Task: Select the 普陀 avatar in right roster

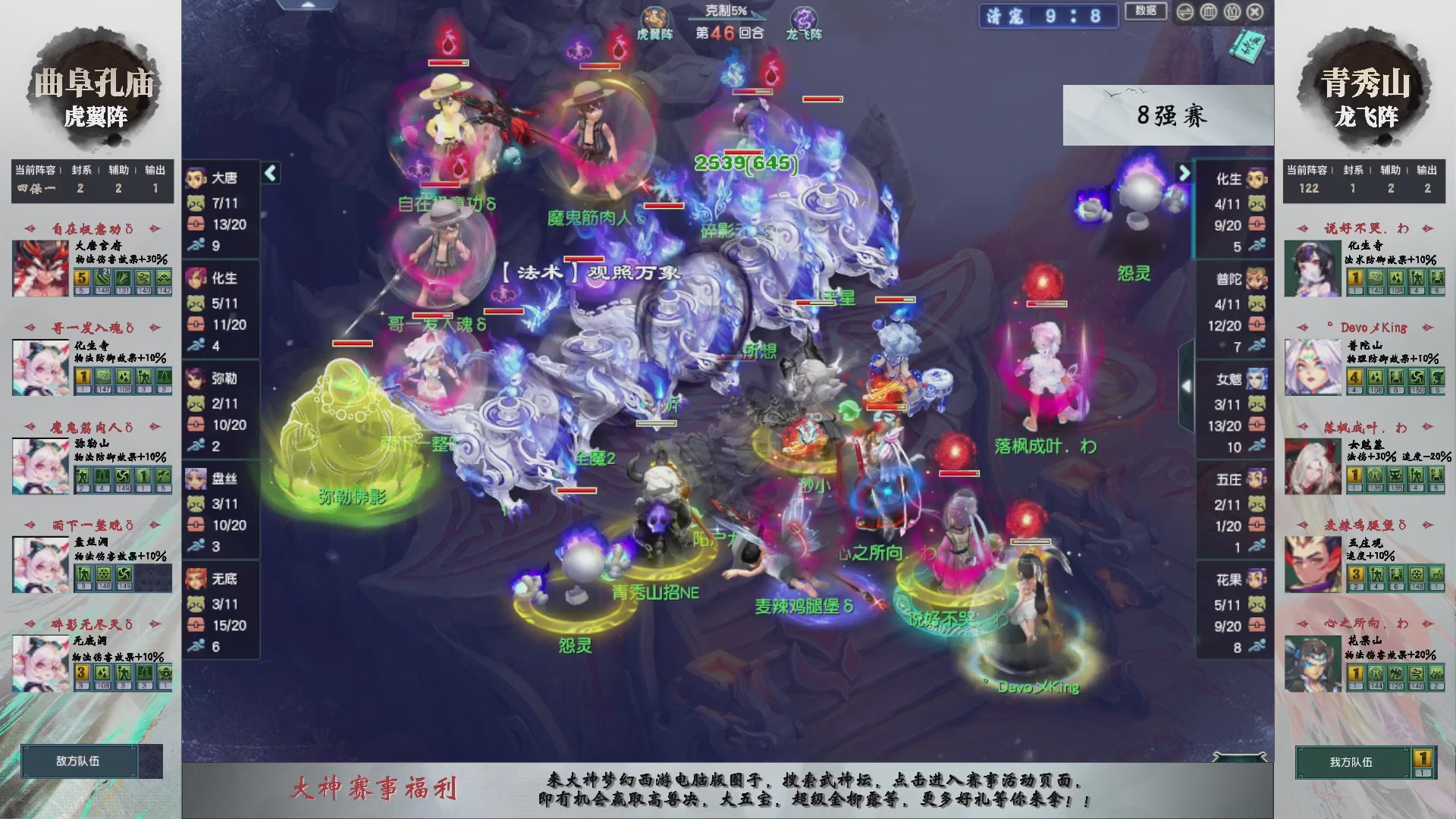Action: click(x=1257, y=279)
